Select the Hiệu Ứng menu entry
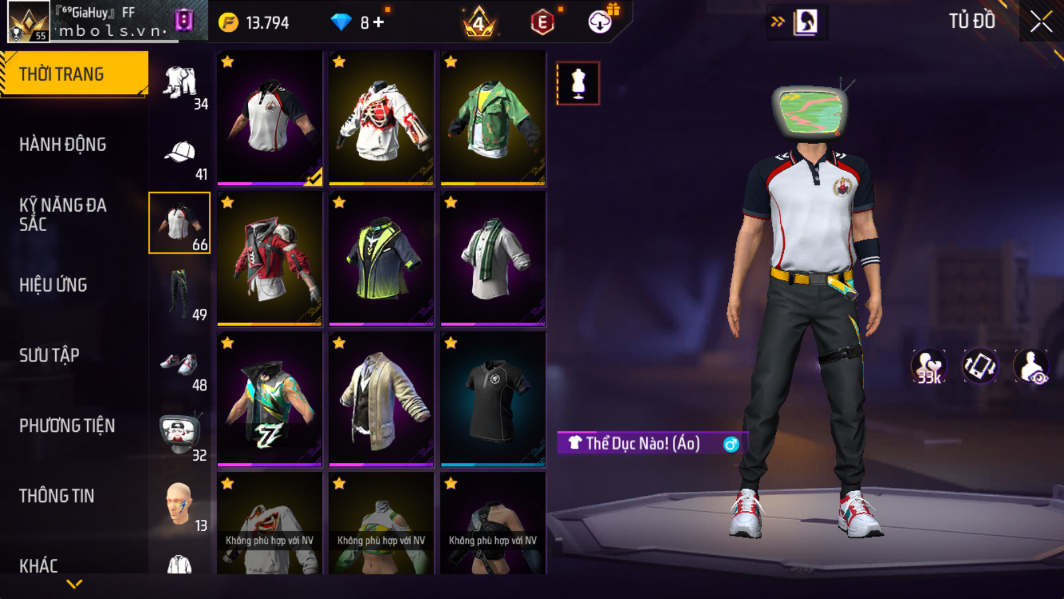This screenshot has width=1064, height=599. pos(53,285)
